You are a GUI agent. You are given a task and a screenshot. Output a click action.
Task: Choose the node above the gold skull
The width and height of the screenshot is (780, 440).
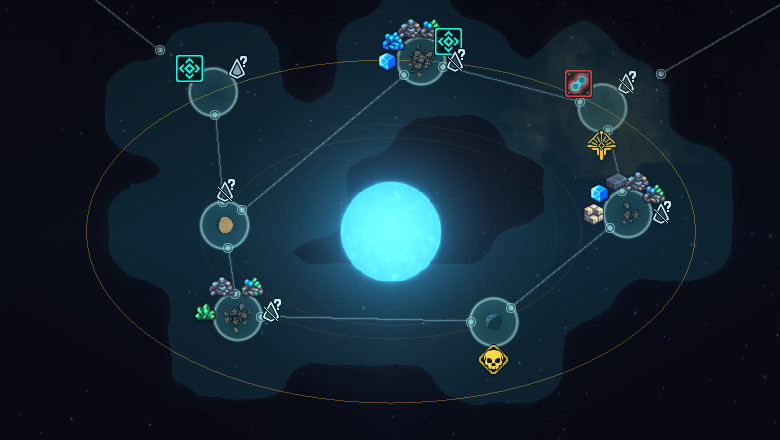point(493,321)
